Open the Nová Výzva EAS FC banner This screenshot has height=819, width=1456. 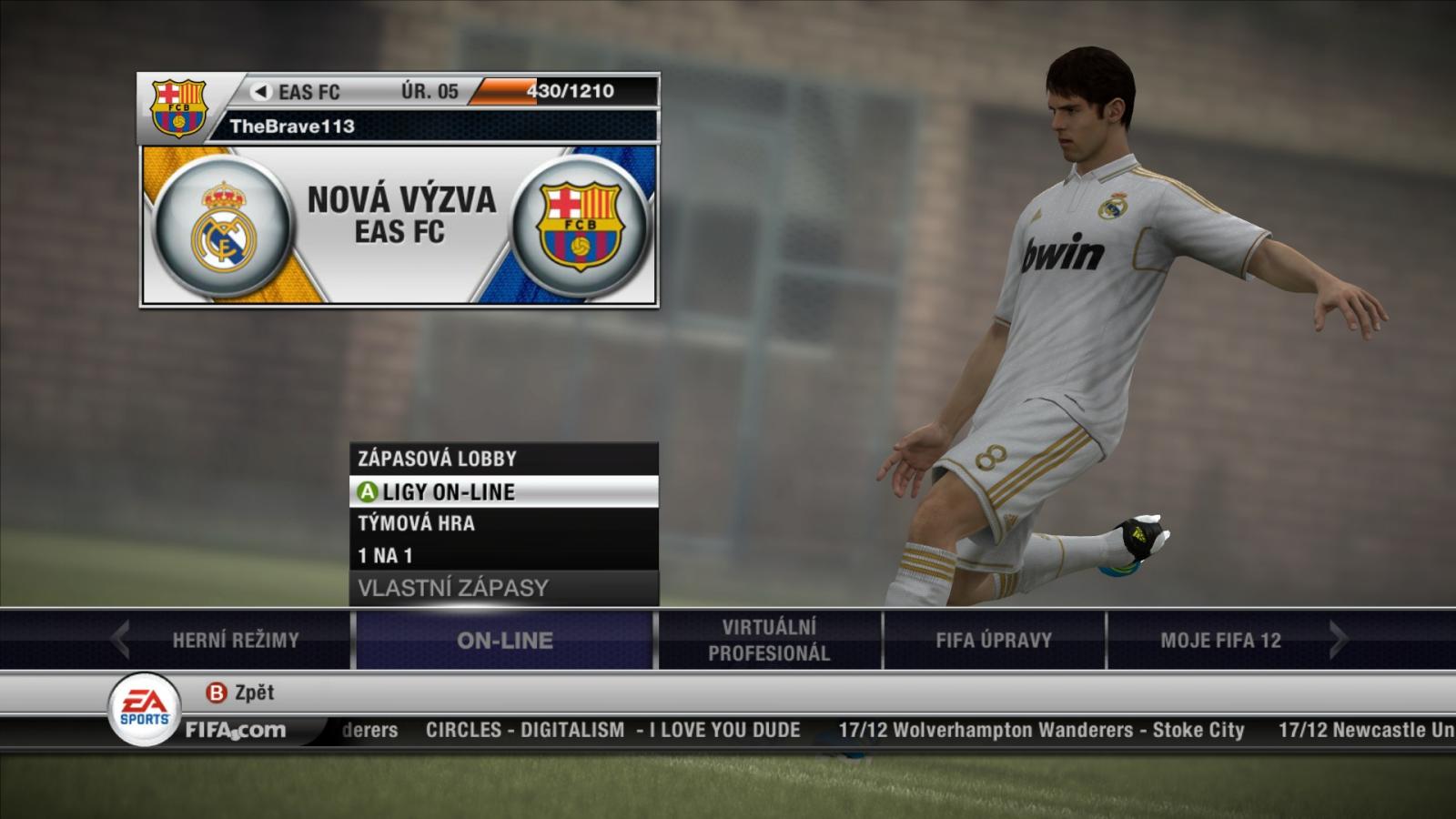tap(399, 227)
